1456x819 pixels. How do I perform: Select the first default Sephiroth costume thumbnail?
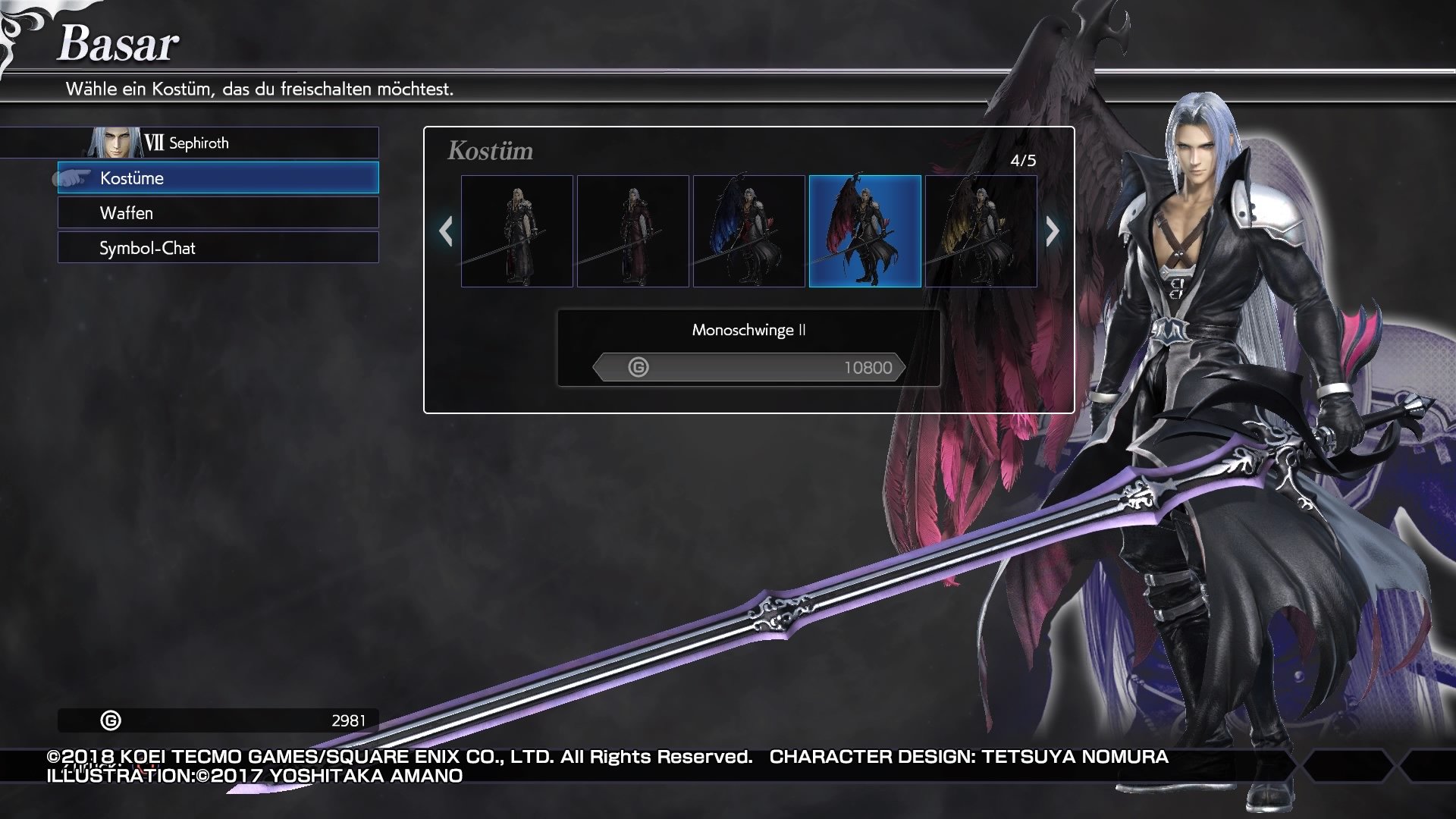coord(517,229)
